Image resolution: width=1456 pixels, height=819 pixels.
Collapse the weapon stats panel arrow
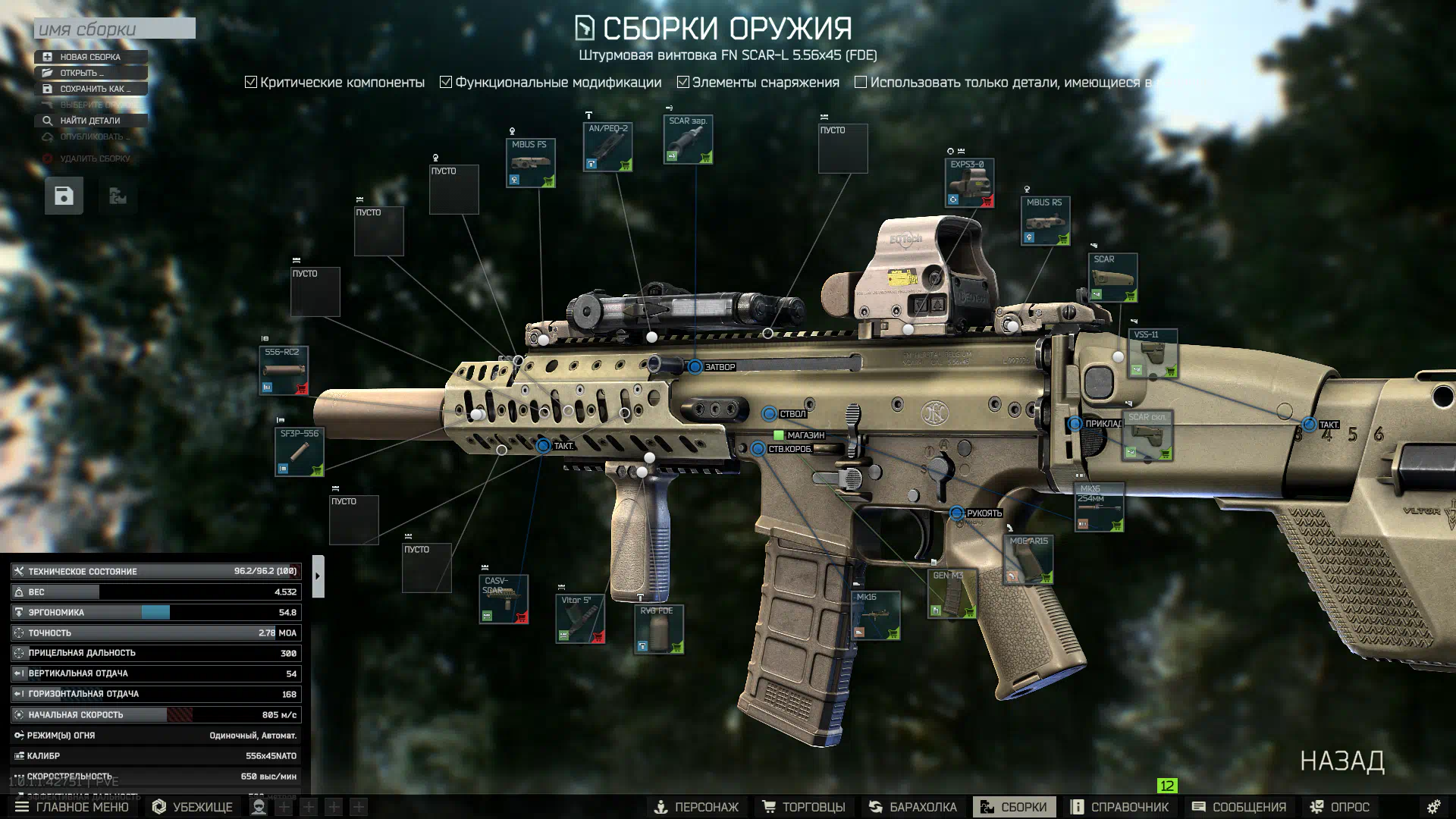(x=318, y=576)
